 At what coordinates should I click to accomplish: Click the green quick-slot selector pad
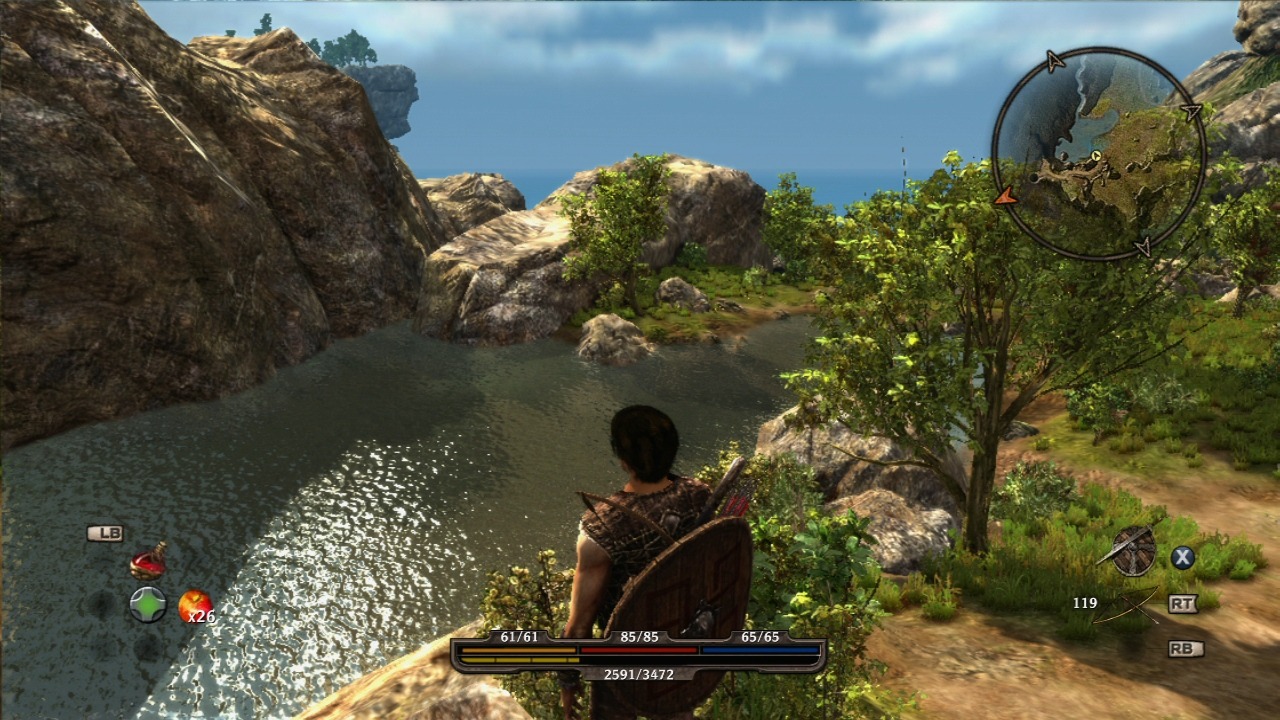(x=148, y=605)
